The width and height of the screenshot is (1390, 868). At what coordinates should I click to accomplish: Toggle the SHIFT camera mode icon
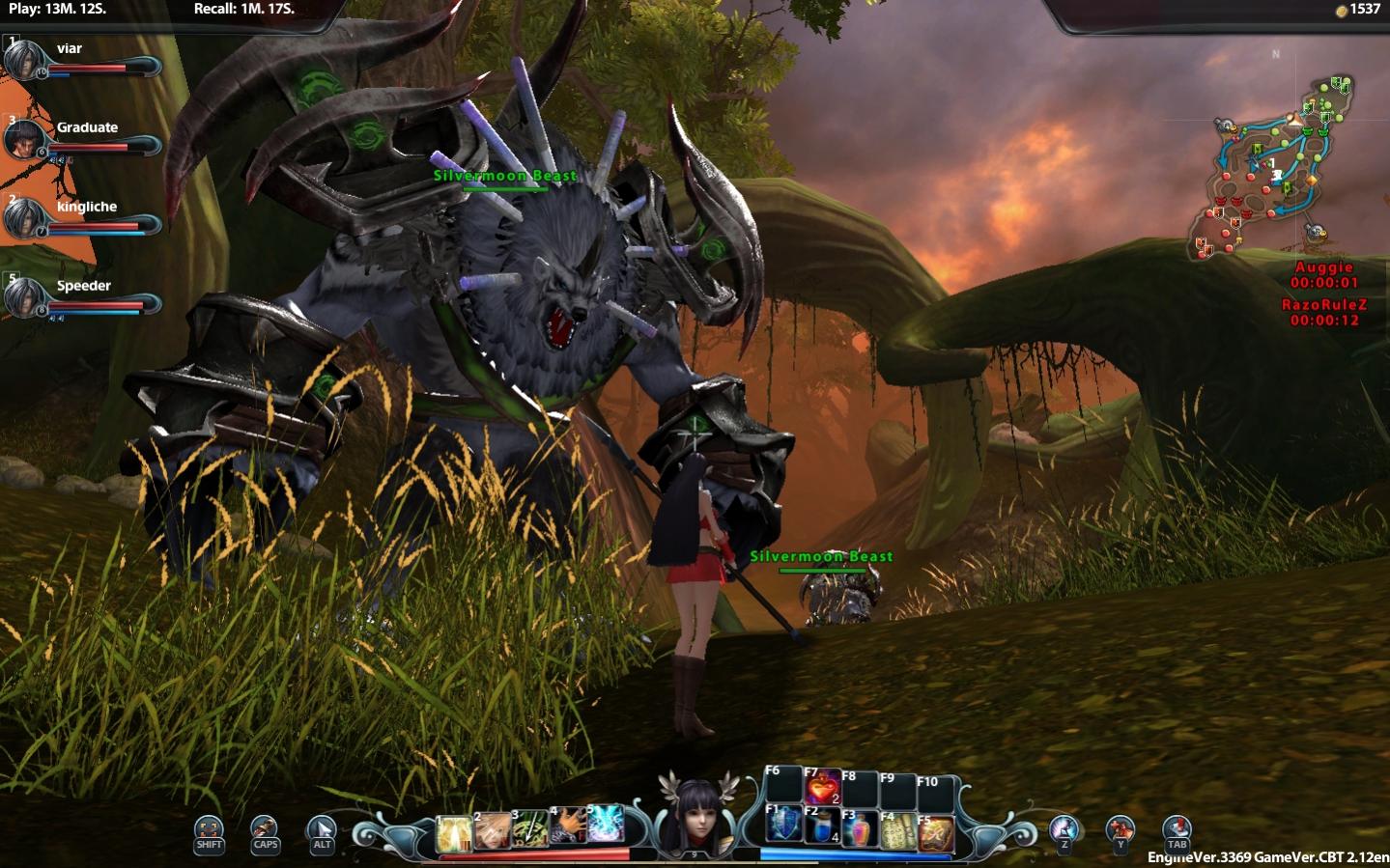[x=209, y=830]
